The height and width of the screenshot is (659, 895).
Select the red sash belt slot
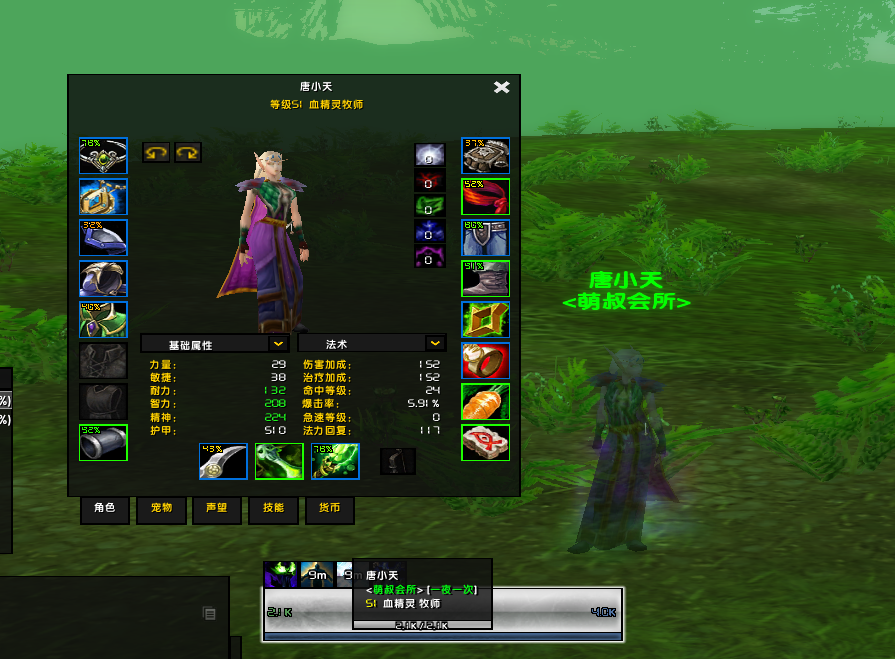point(486,197)
